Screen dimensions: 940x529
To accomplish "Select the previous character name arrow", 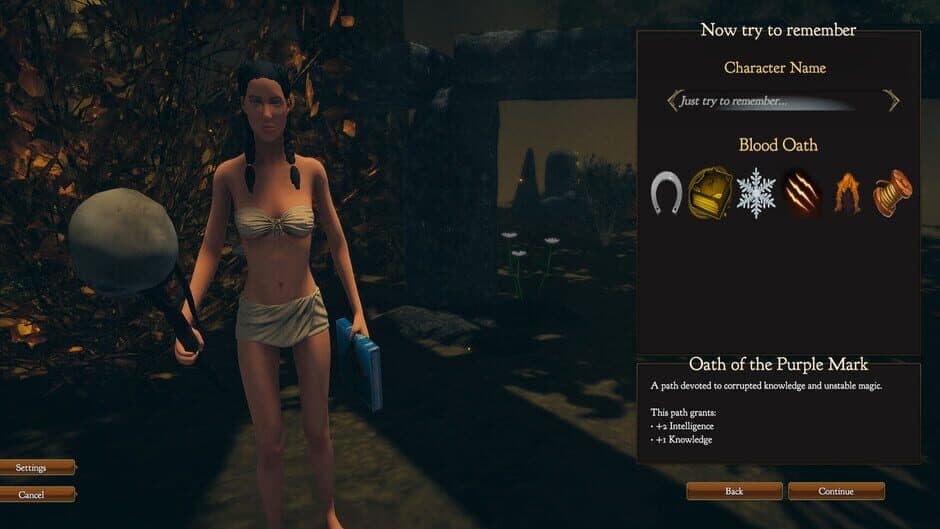I will coord(674,101).
